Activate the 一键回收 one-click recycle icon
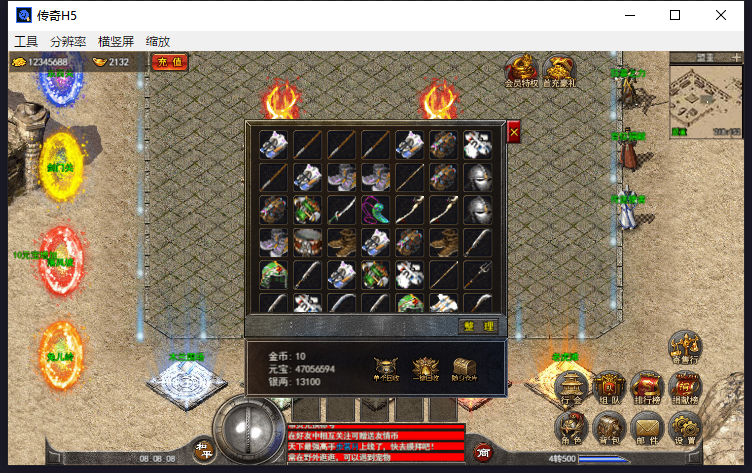Screen dimensions: 752x473 425,367
